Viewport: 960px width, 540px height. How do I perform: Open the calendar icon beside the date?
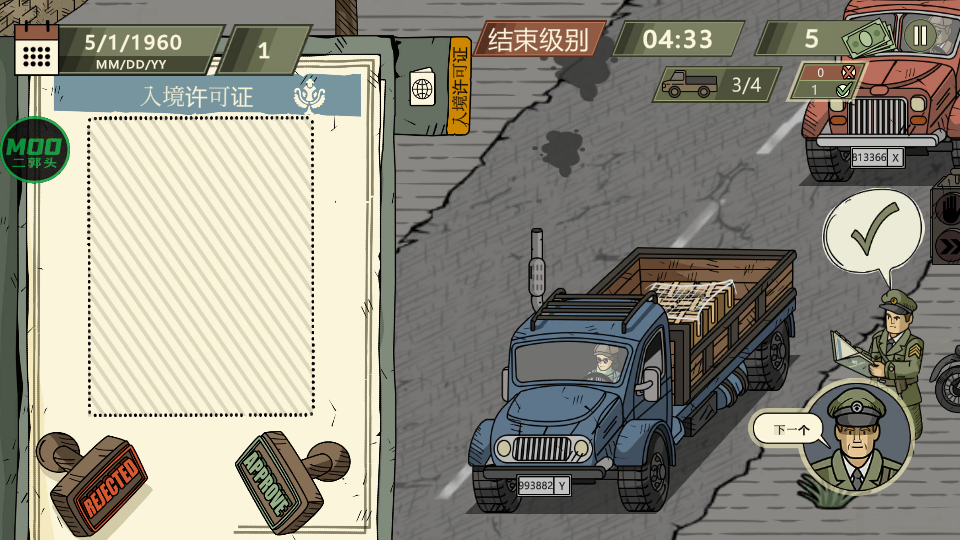(x=37, y=48)
